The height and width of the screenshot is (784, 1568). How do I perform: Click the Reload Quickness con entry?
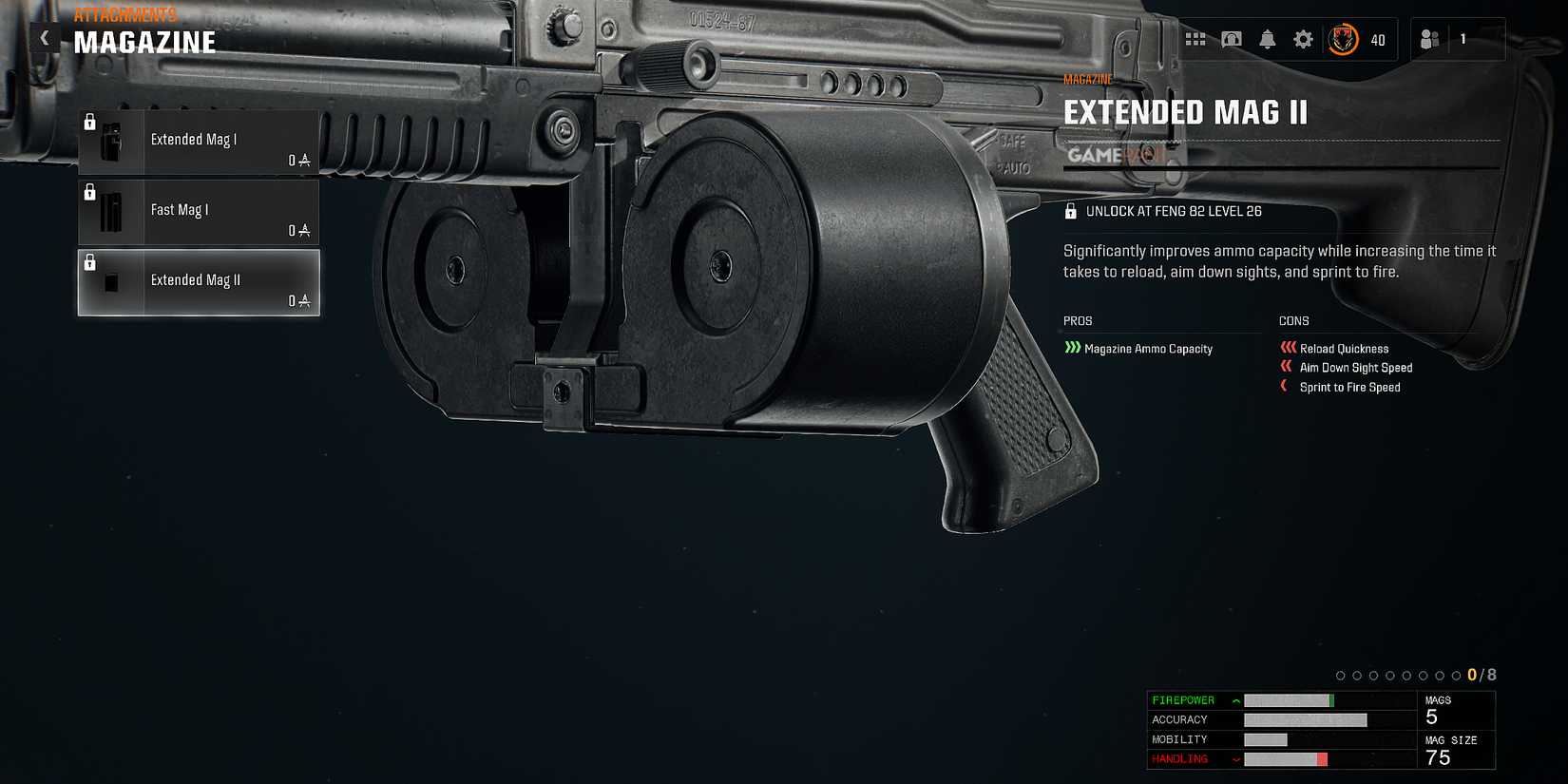click(1344, 349)
